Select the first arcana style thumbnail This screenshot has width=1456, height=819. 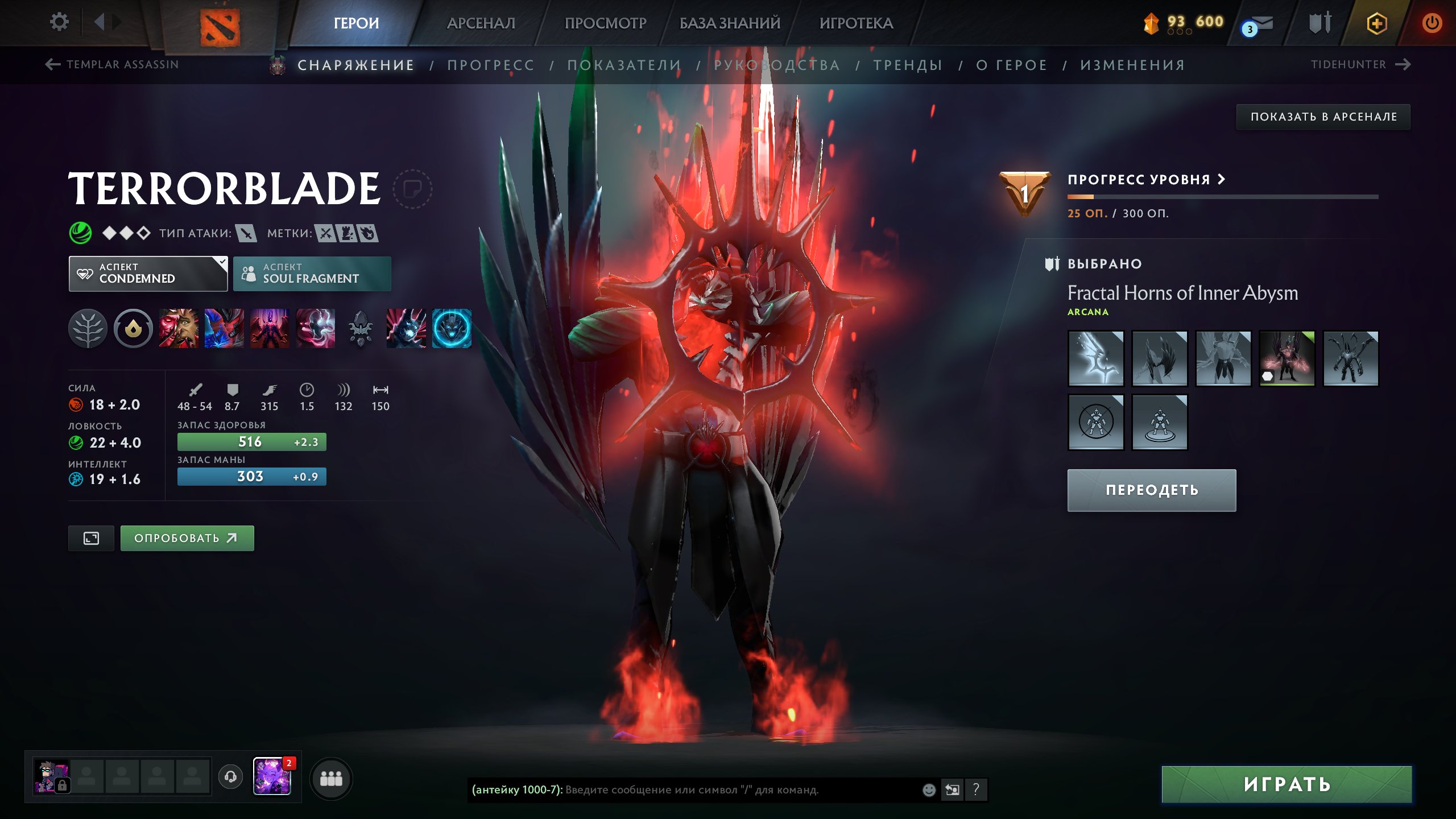point(1095,358)
